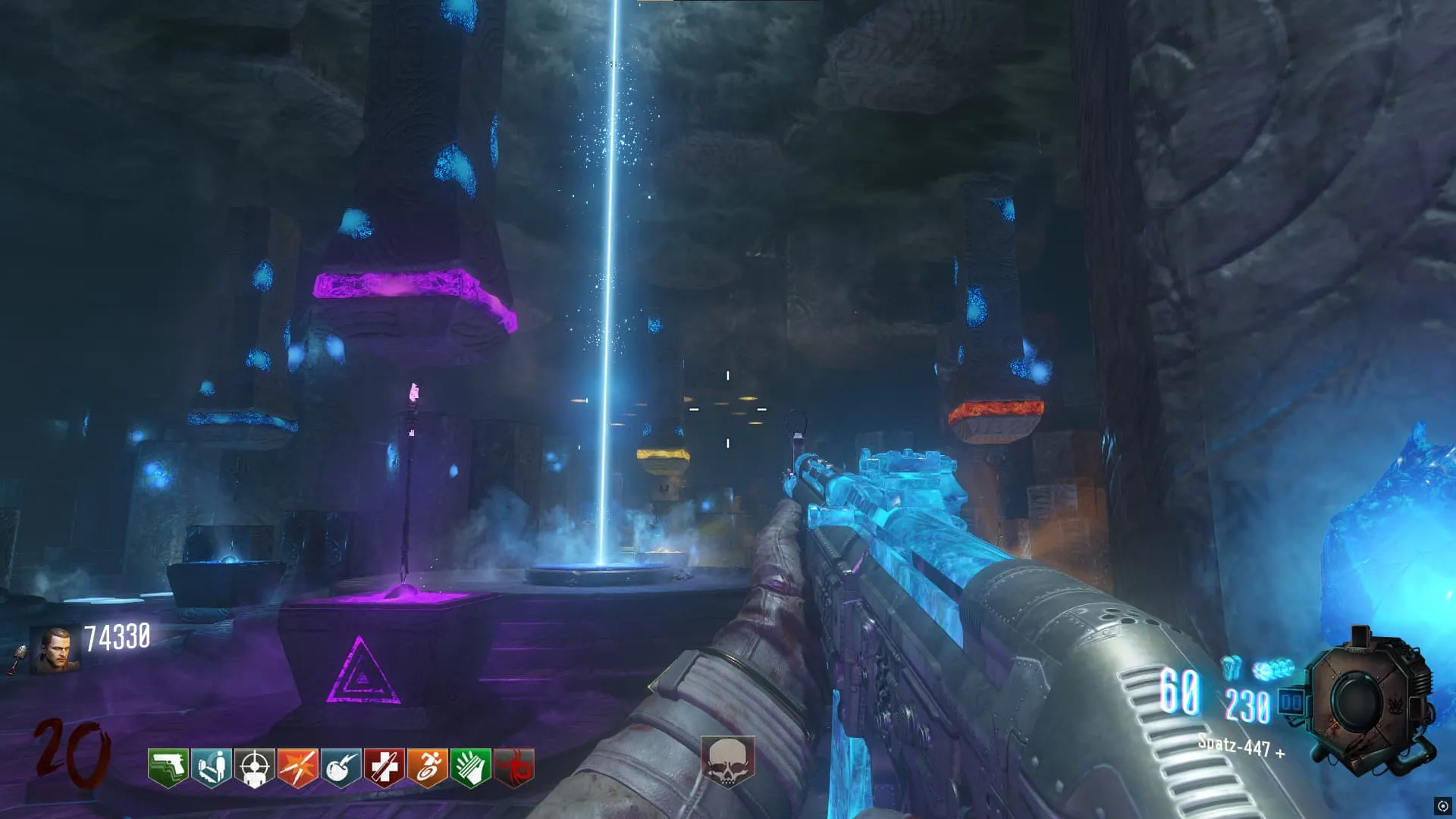Select the green hand perk icon
This screenshot has width=1456, height=819.
tap(471, 767)
